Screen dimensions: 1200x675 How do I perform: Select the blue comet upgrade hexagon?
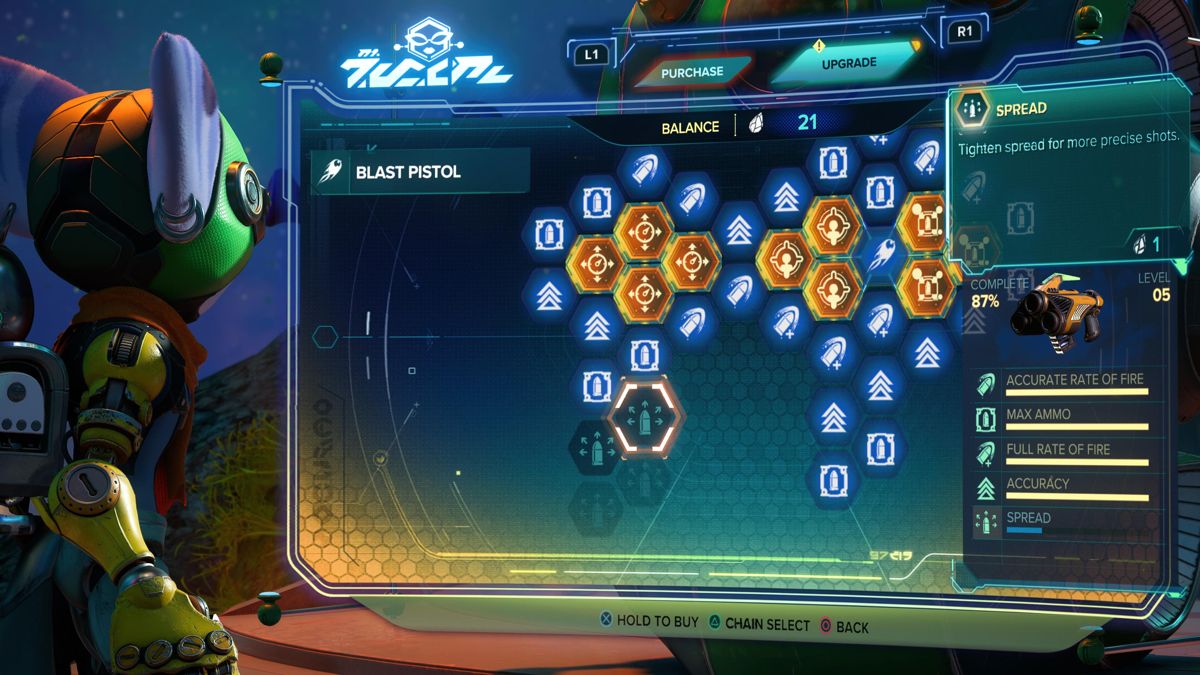pyautogui.click(x=880, y=255)
